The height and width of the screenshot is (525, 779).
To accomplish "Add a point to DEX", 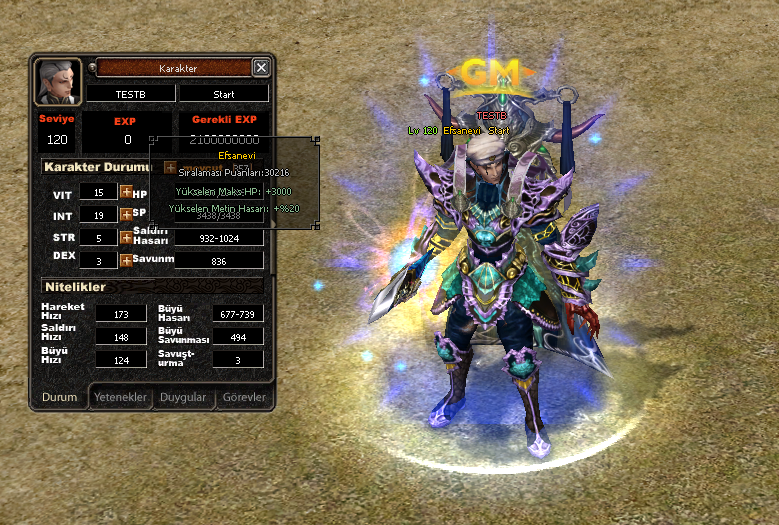I will [126, 260].
